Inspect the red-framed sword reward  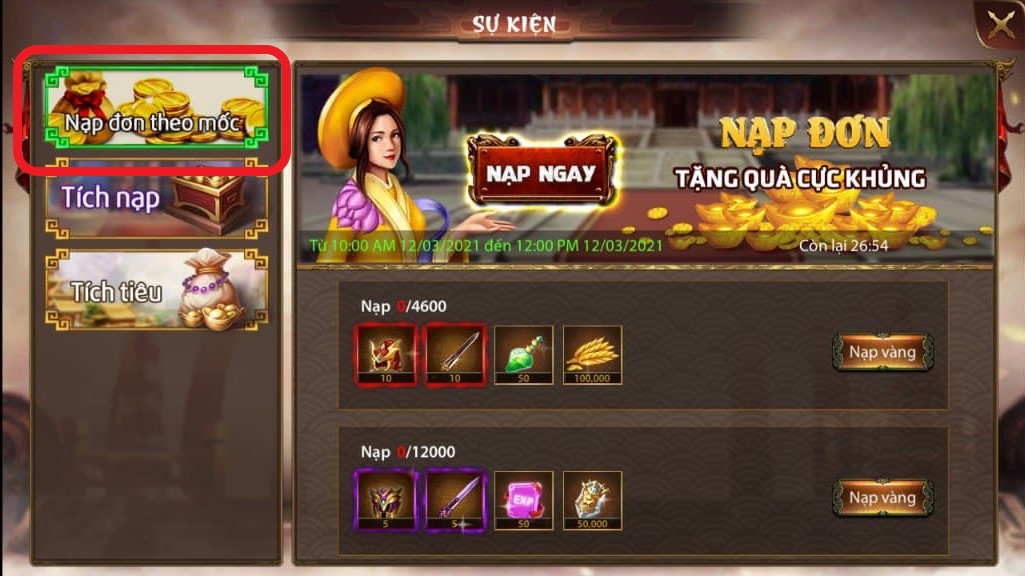coord(455,354)
